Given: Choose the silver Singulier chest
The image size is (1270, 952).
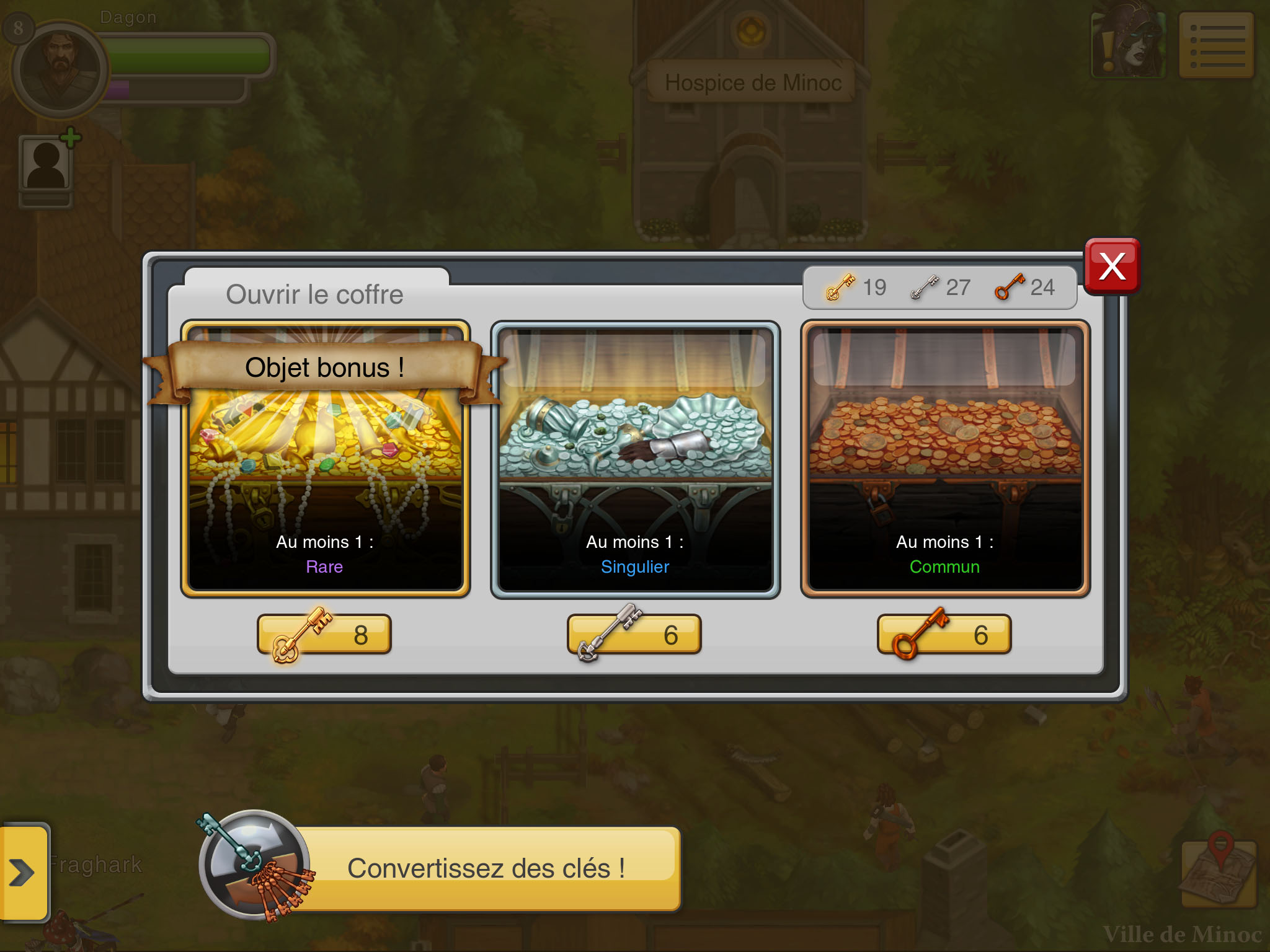Looking at the screenshot, I should (x=635, y=459).
